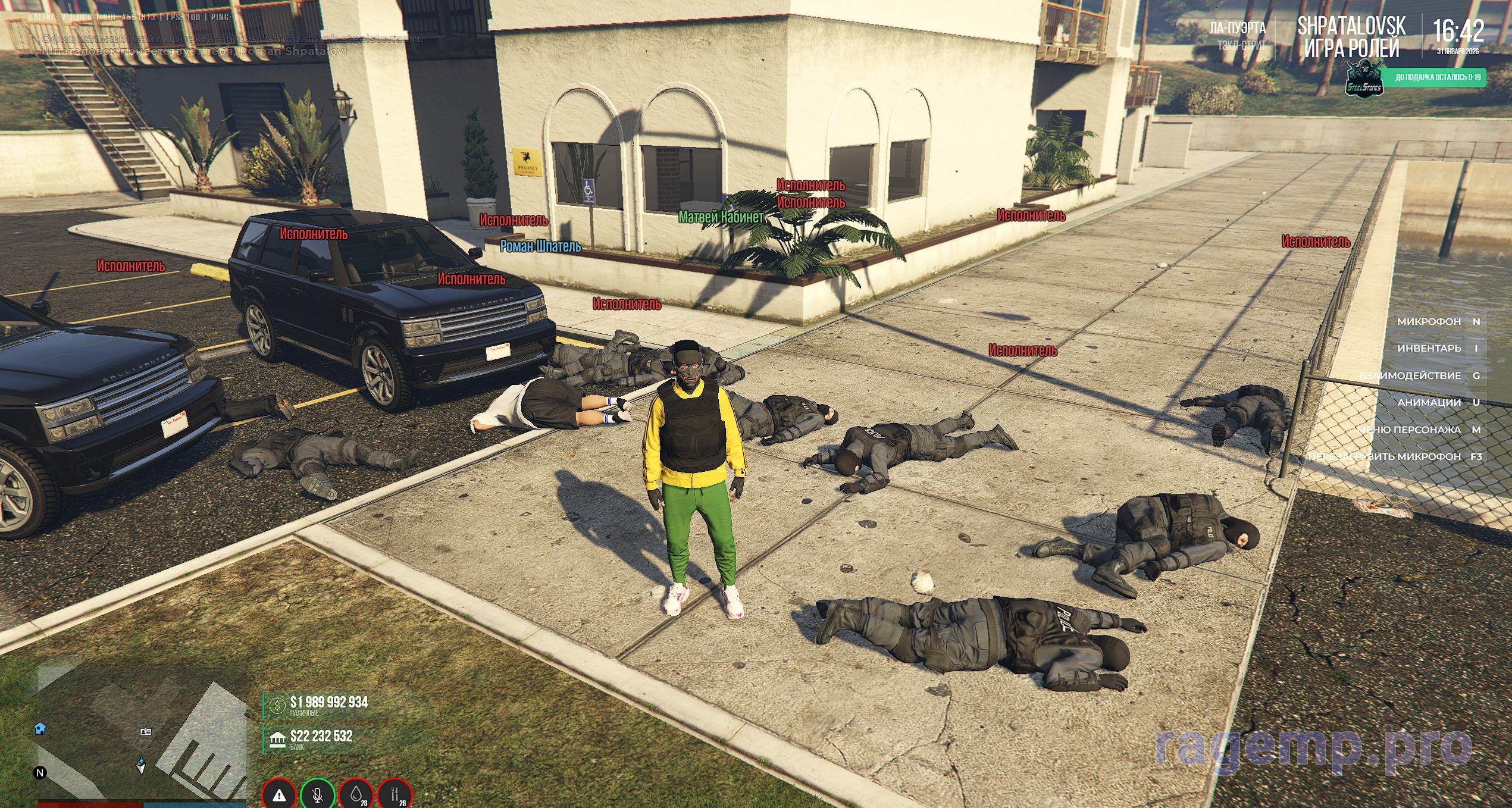The height and width of the screenshot is (808, 1512).
Task: Open the official project site link in chat
Action: pos(324,39)
